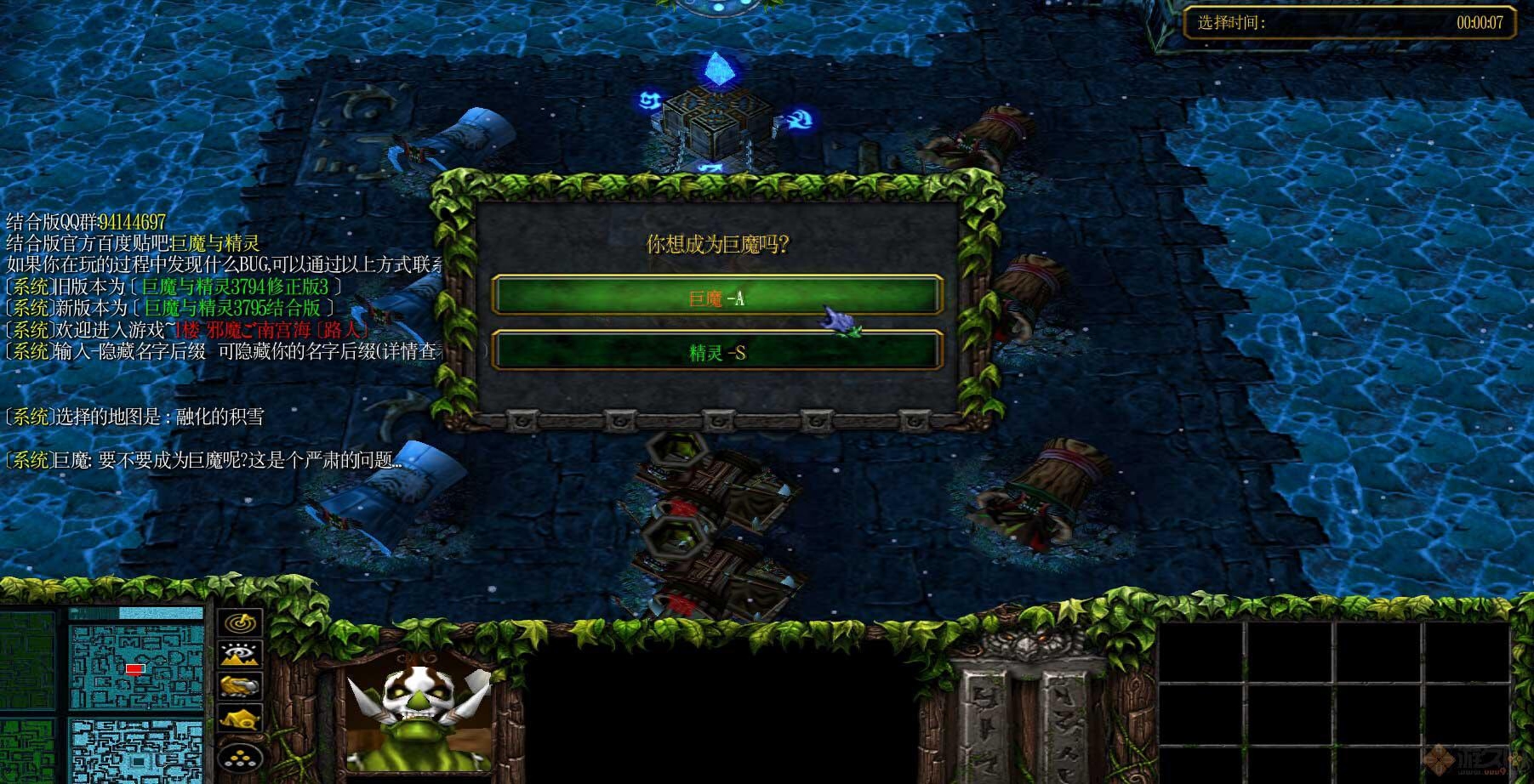This screenshot has height=784, width=1534.
Task: Select the 精灵 -S option
Action: [x=716, y=351]
